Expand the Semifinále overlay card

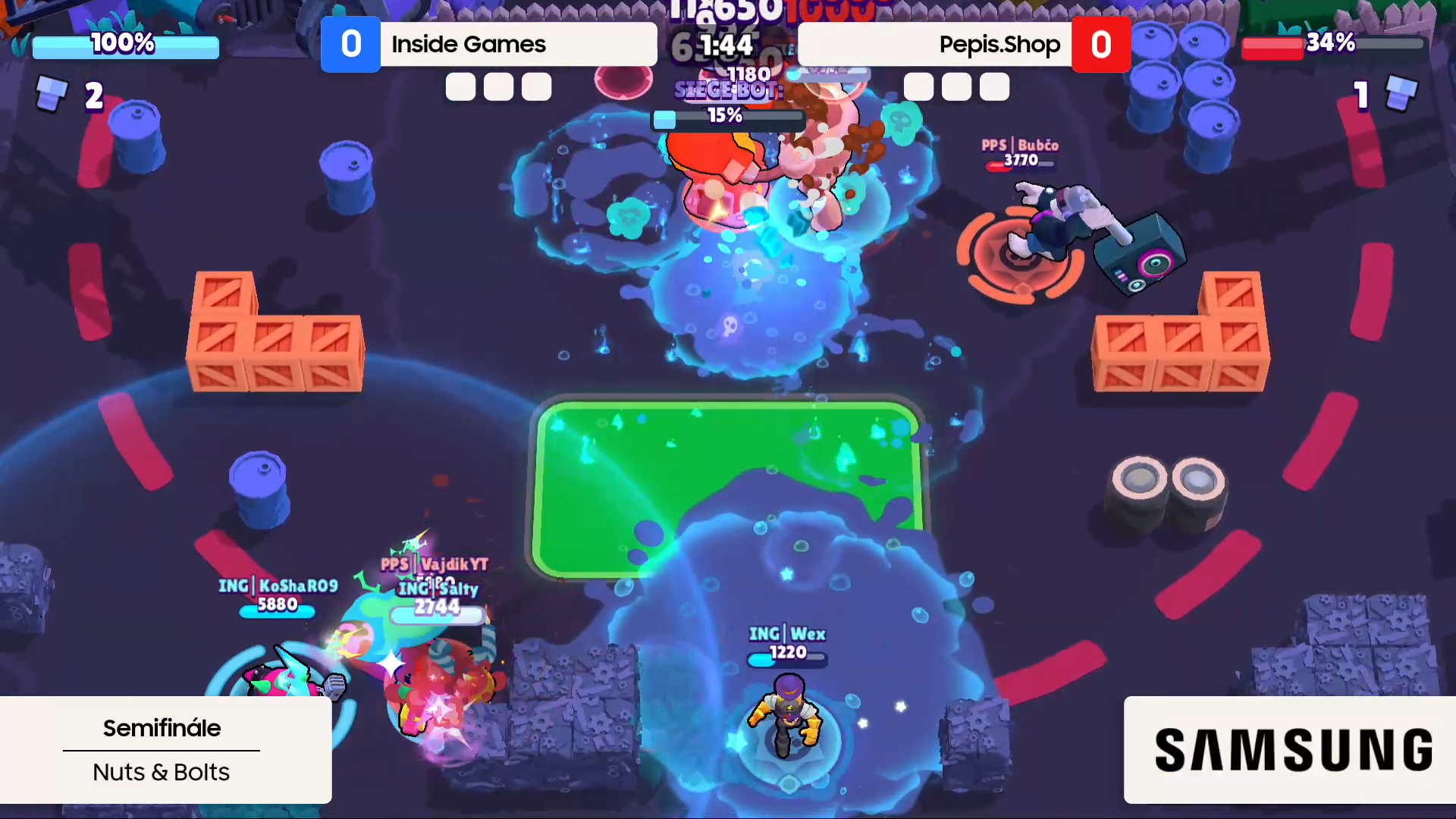162,728
